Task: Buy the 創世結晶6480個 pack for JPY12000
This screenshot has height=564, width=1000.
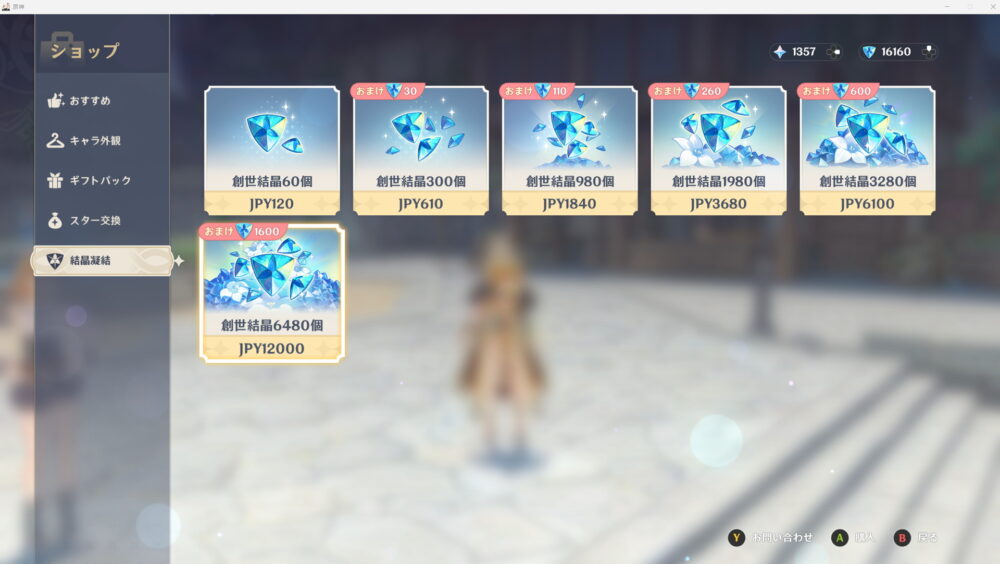Action: (272, 293)
